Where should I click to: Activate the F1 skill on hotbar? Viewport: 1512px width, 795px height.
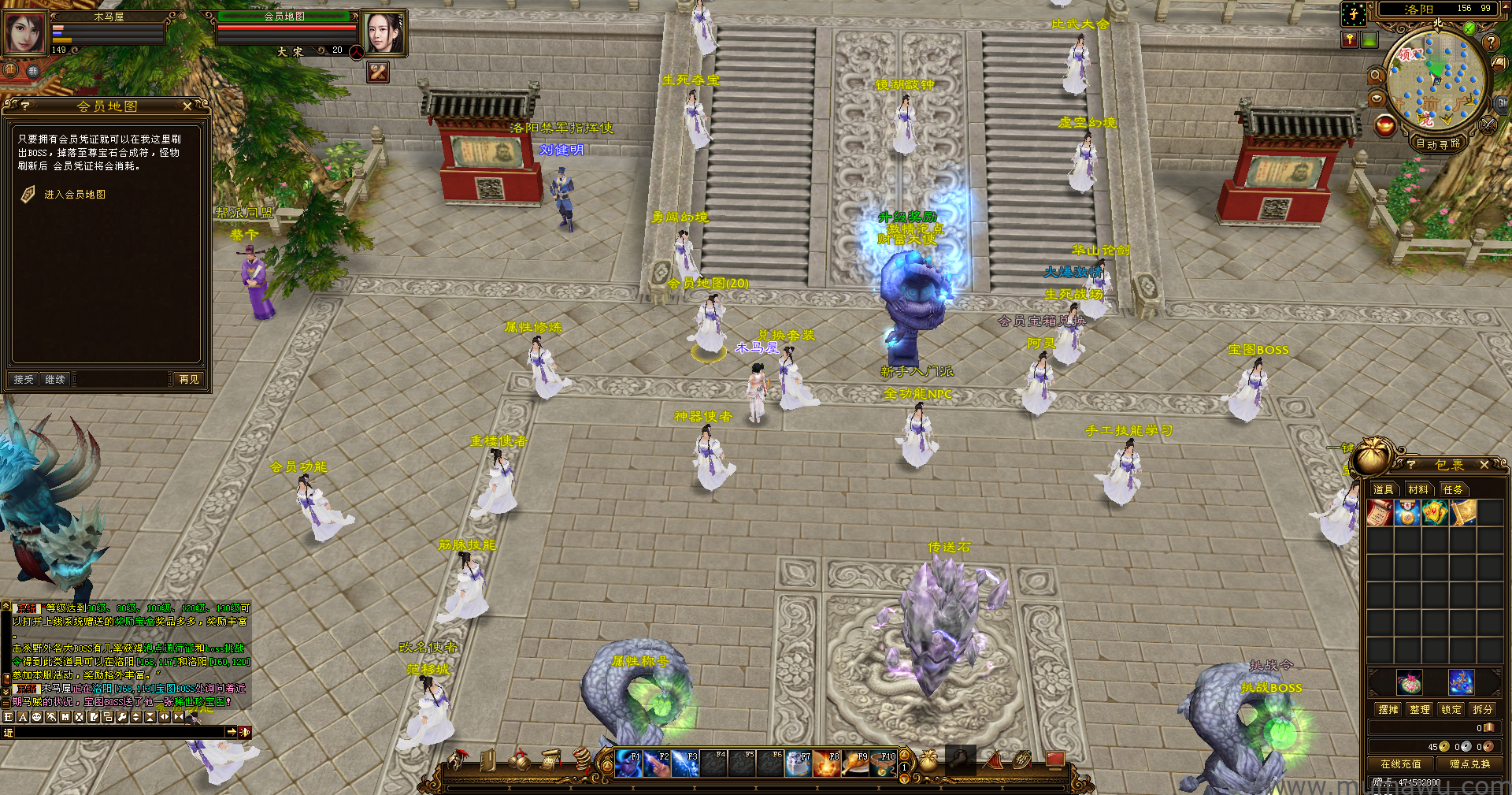[x=628, y=763]
